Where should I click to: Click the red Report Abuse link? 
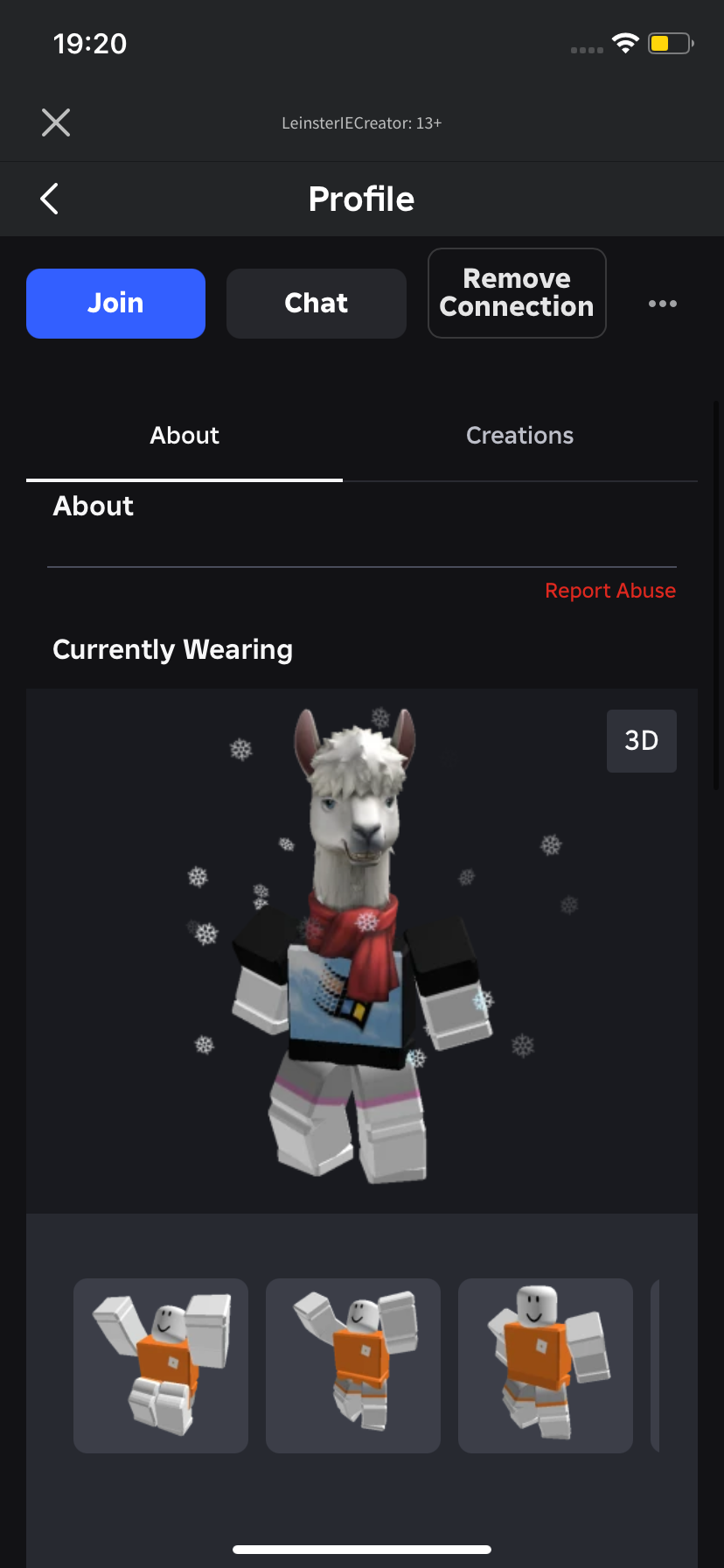(x=609, y=591)
